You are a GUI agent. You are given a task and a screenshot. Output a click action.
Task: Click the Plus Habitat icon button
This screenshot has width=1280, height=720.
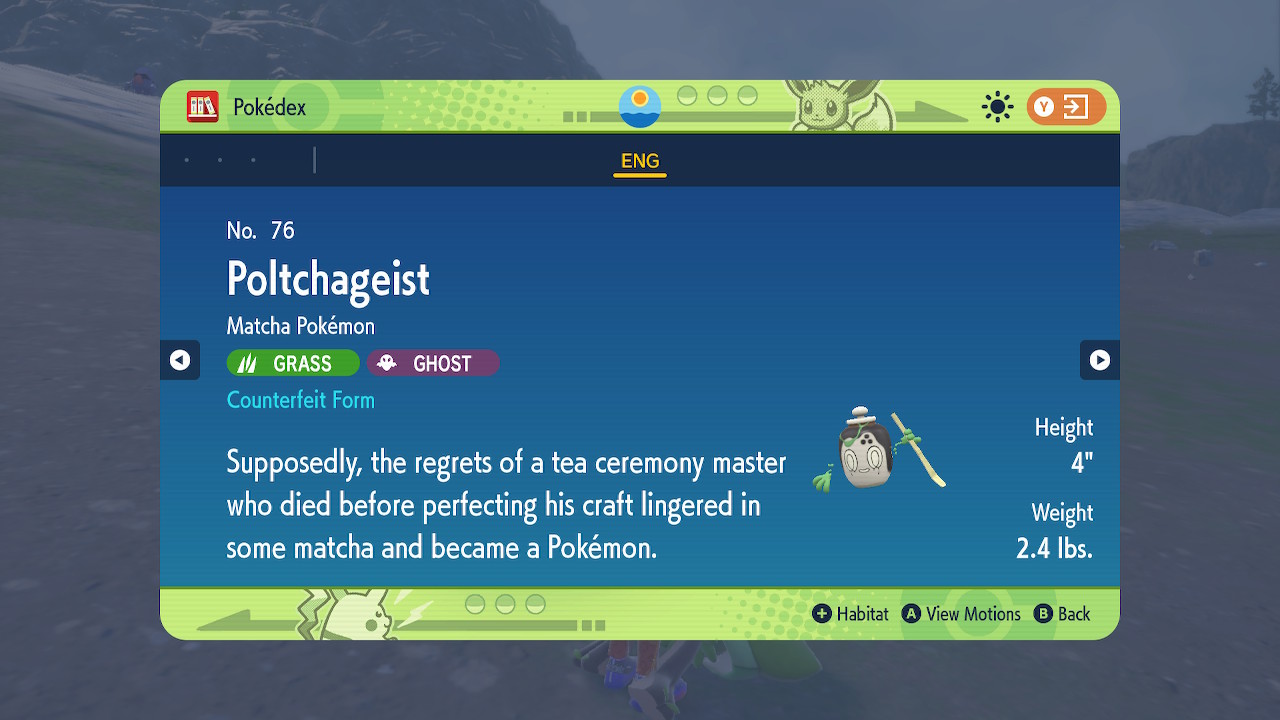pos(824,614)
